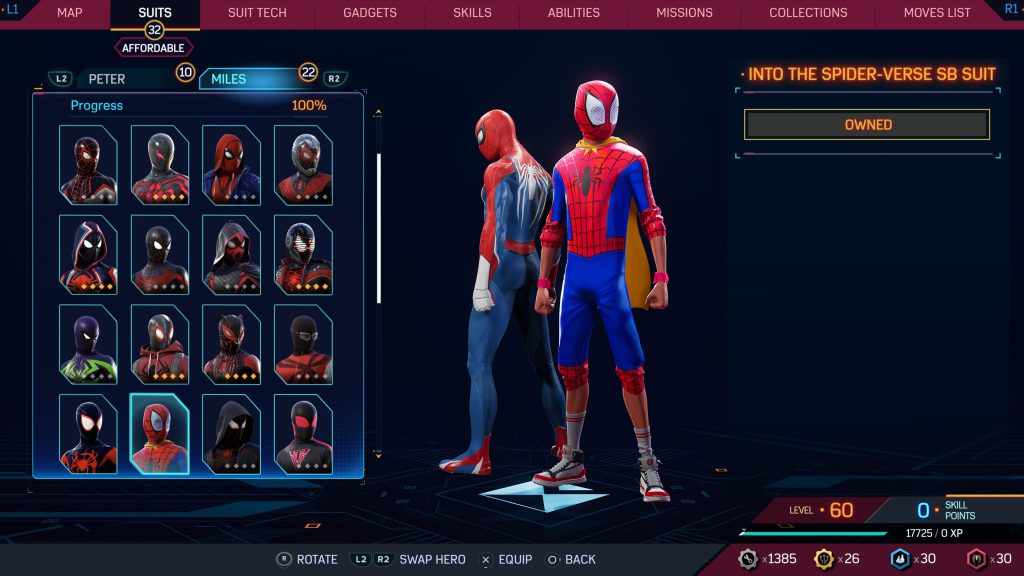1024x576 pixels.
Task: Select the grey-hooded suit with red mask
Action: pos(231,255)
